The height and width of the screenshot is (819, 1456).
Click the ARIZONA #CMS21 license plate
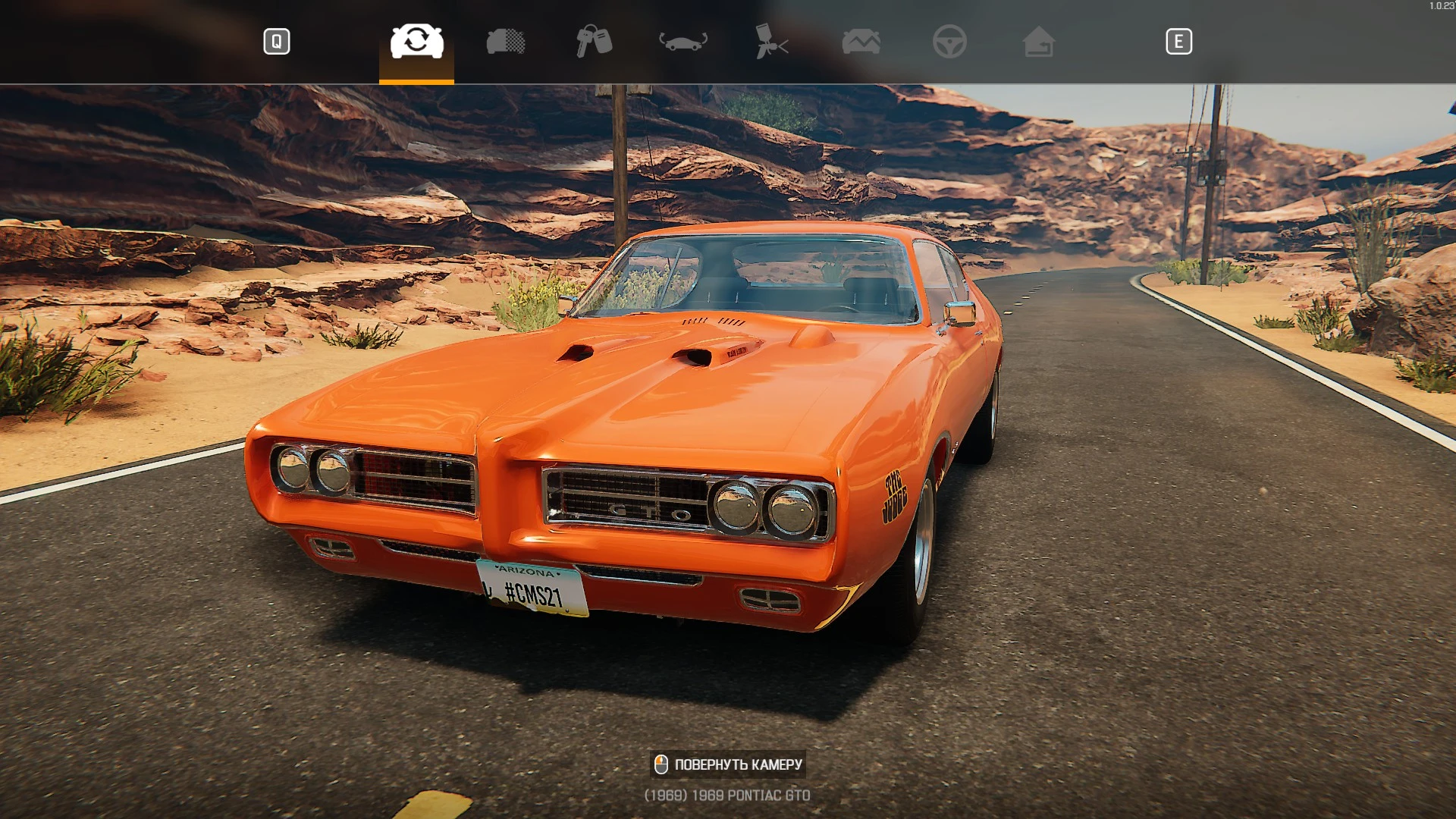pos(531,589)
